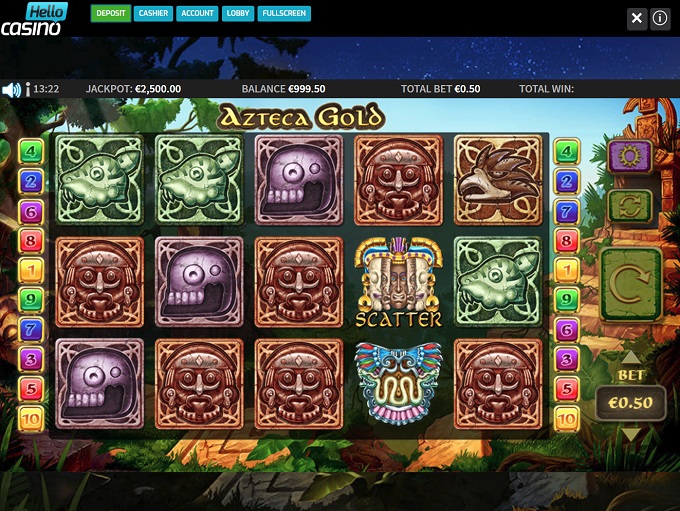The image size is (680, 511).
Task: Toggle sound with the speaker icon
Action: (12, 89)
